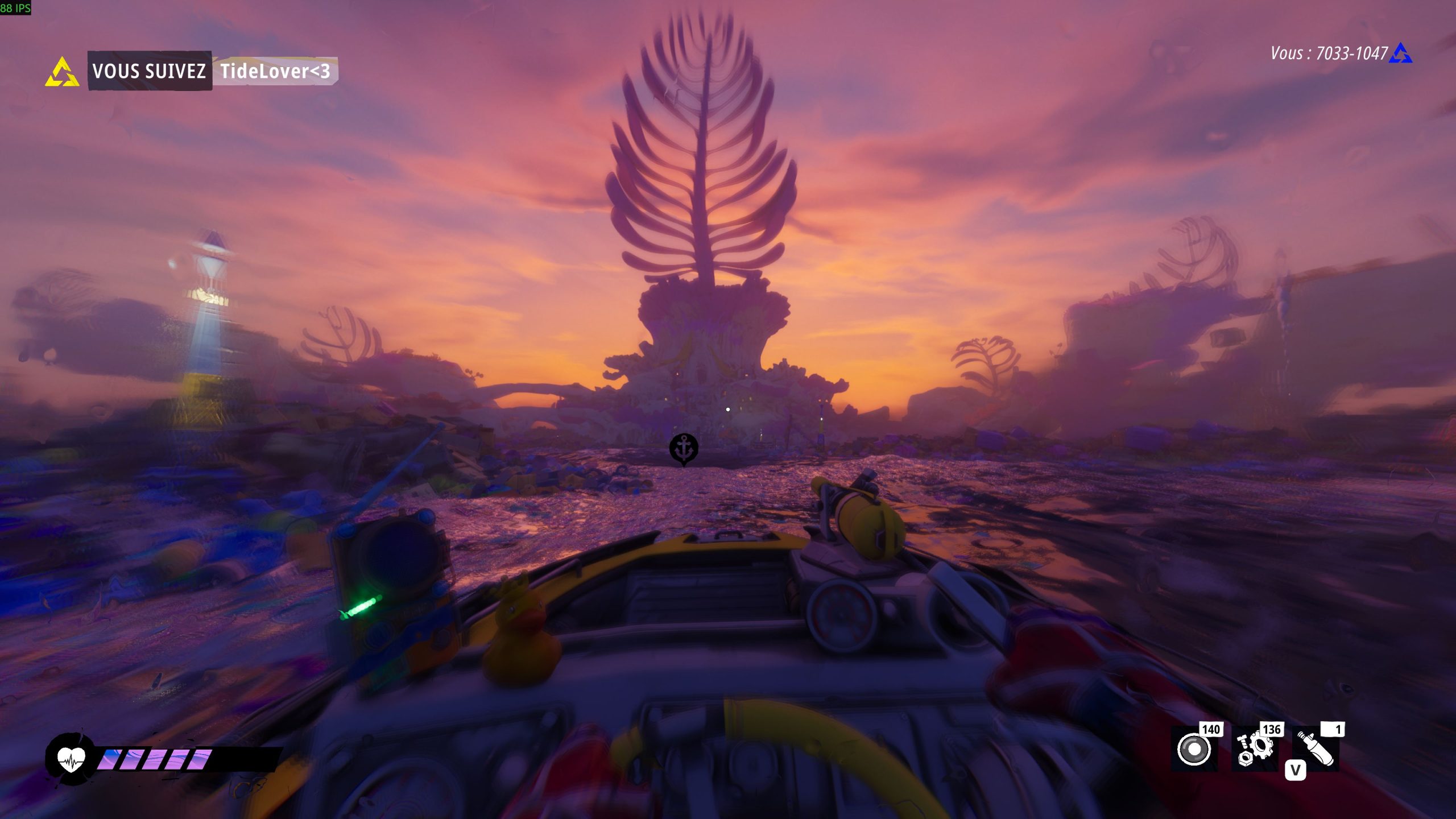Viewport: 1456px width, 819px height.
Task: Select the round token resource icon
Action: (x=1194, y=749)
